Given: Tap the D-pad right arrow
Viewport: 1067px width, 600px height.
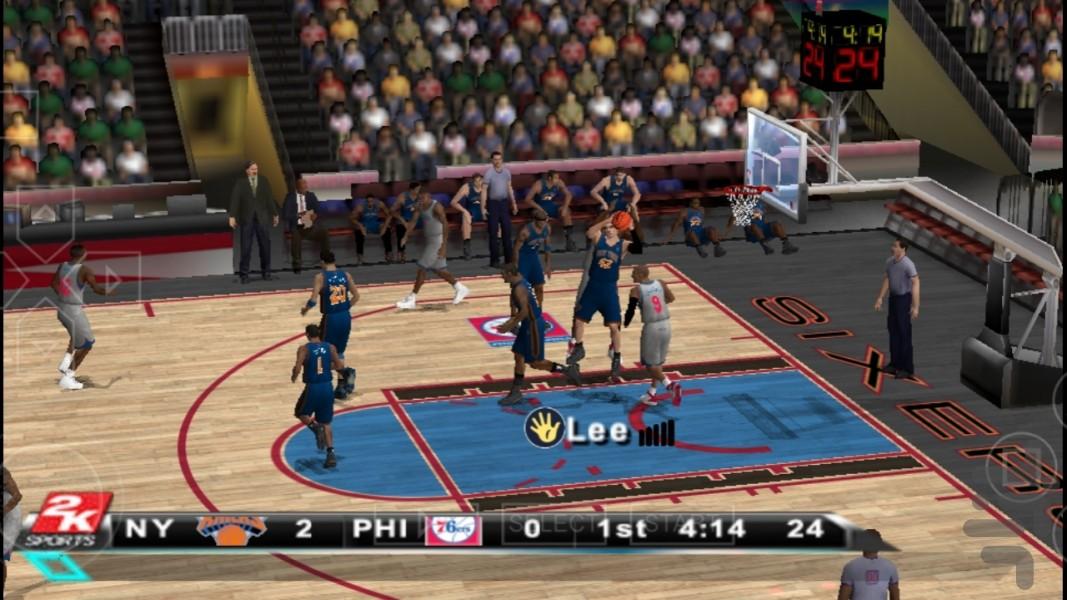Looking at the screenshot, I should 112,279.
